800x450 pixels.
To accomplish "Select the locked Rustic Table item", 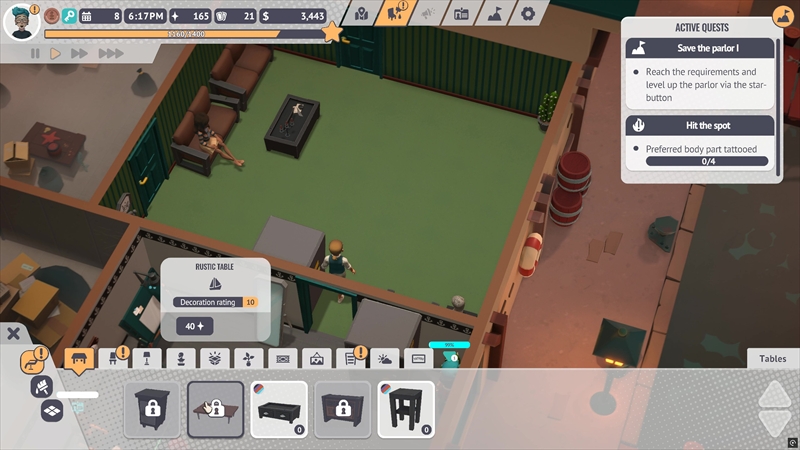I will tap(215, 409).
